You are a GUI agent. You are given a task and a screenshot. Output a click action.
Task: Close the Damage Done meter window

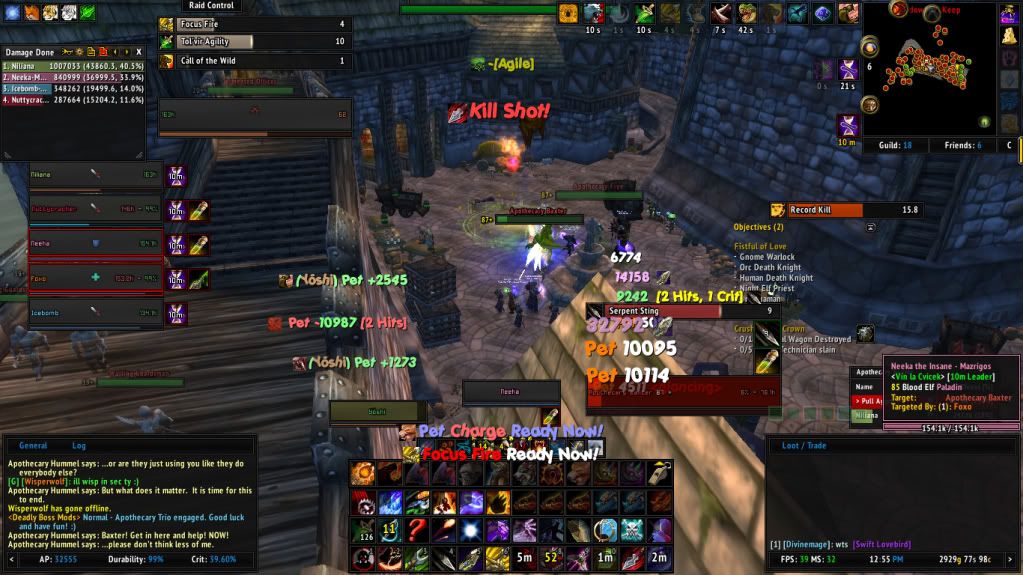pyautogui.click(x=139, y=50)
